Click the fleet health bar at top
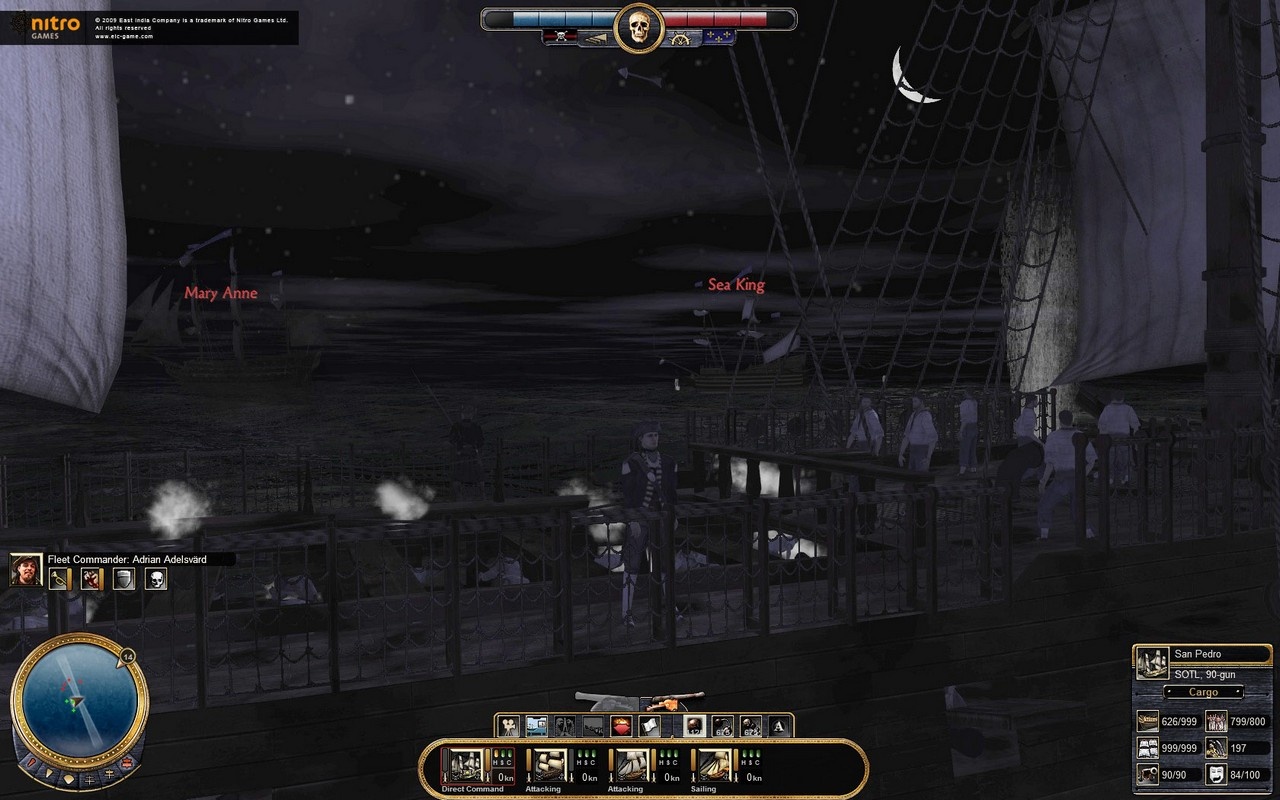Screen dimensions: 1280x800 555,18
